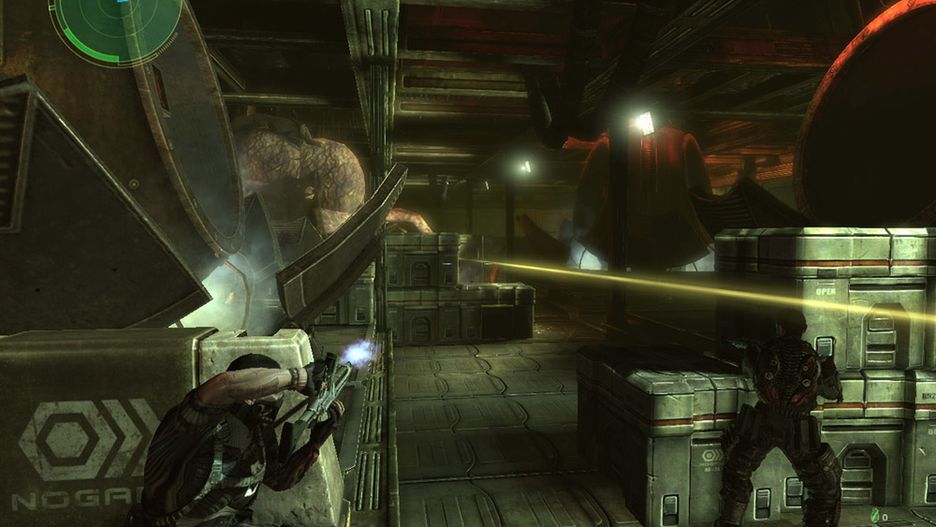Select the blue ally marker on the radar
This screenshot has height=527, width=936.
pos(123,2)
